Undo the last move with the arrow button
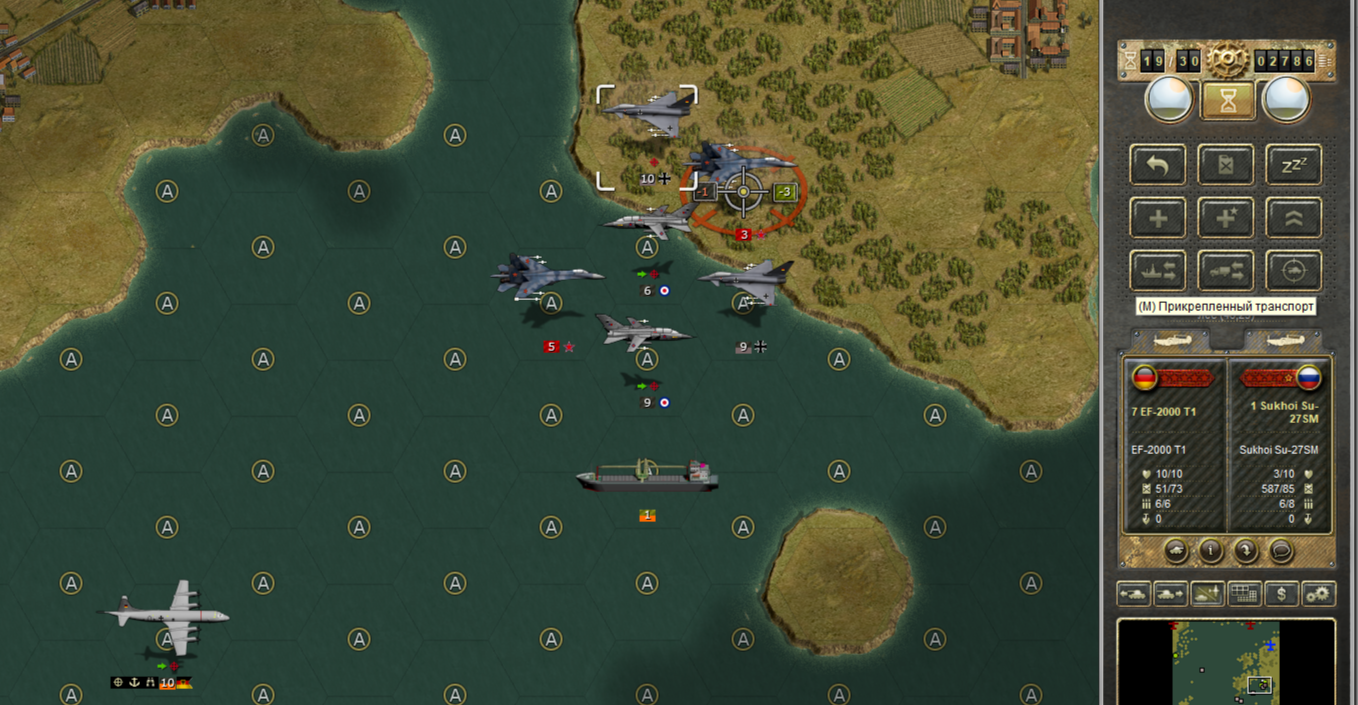The height and width of the screenshot is (705, 1358). 1158,165
